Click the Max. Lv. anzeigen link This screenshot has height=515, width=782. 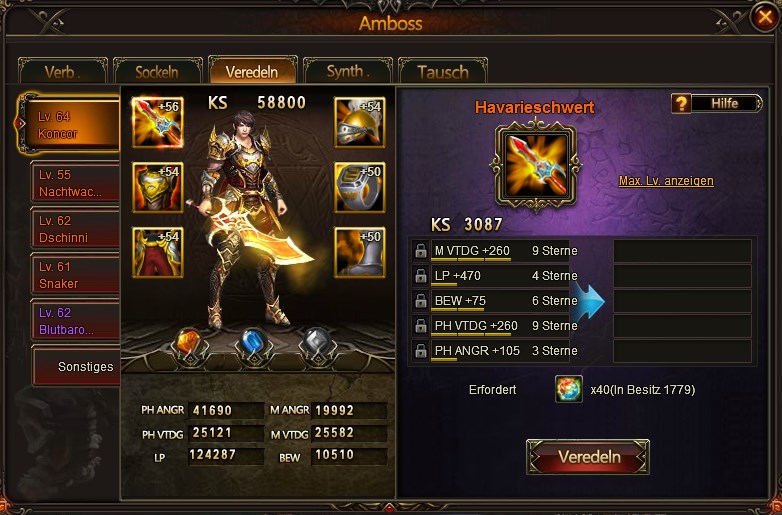point(666,181)
